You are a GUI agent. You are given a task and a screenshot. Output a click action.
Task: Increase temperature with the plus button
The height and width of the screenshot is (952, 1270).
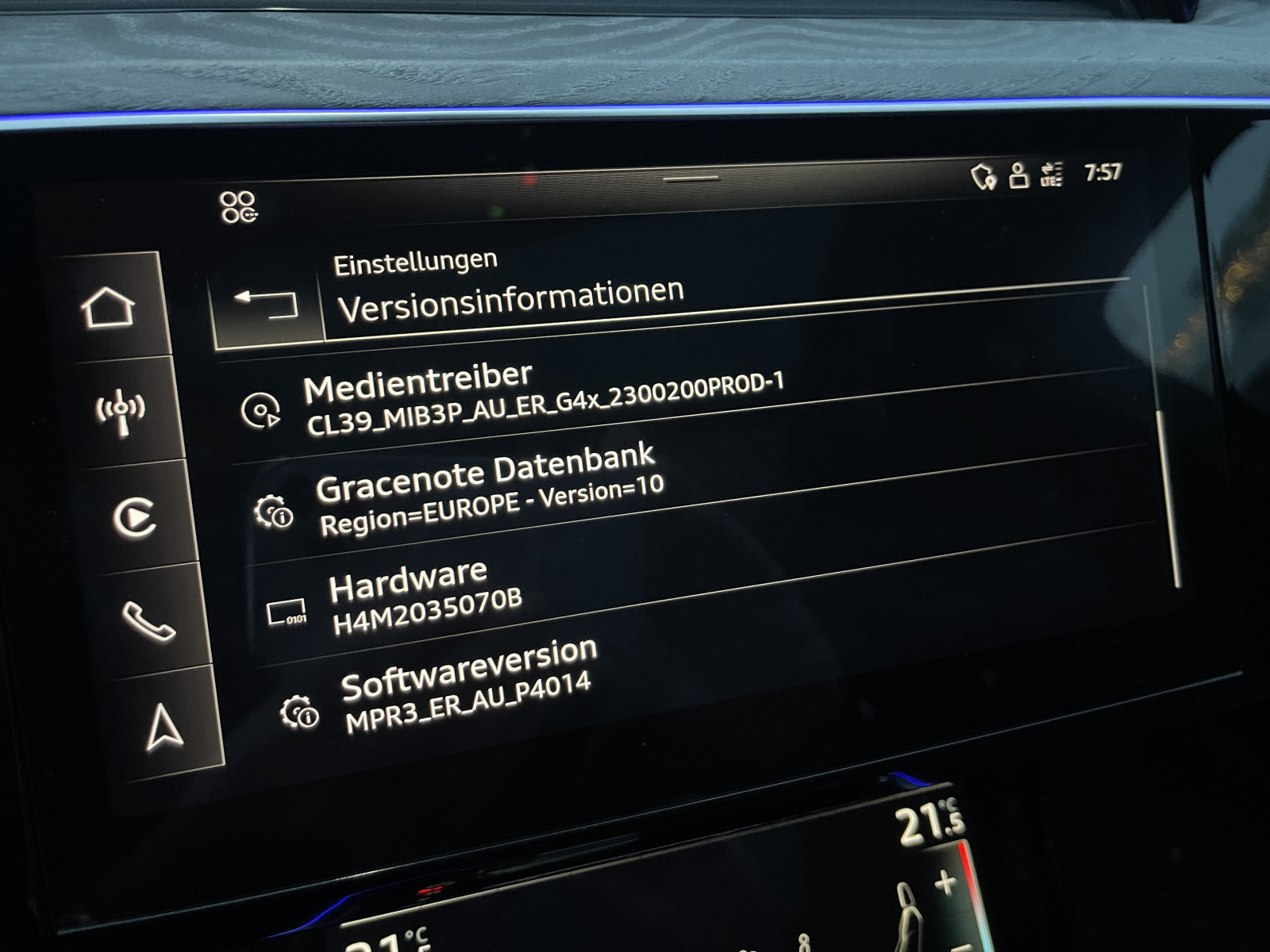pos(945,882)
